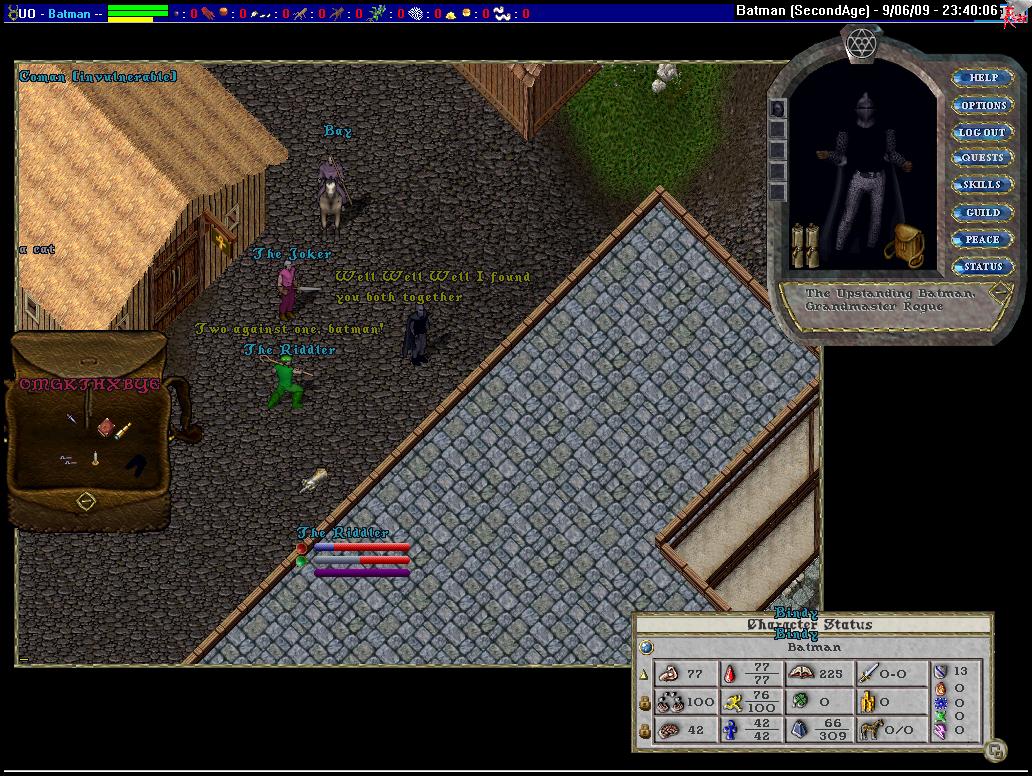Select the helmet equipment slot
The width and height of the screenshot is (1032, 776).
(779, 108)
